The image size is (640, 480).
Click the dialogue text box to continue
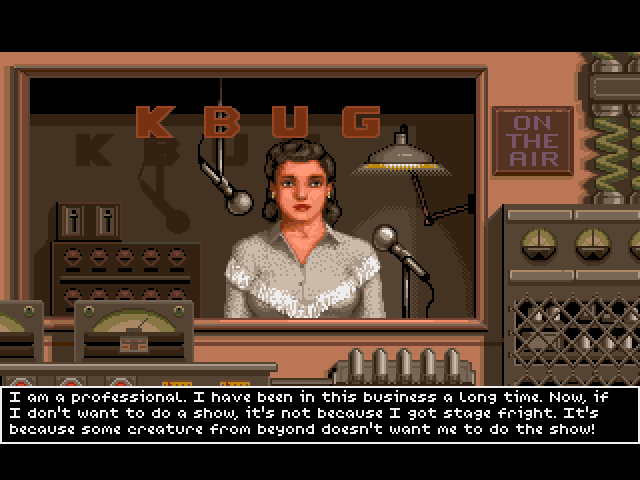pyautogui.click(x=319, y=413)
